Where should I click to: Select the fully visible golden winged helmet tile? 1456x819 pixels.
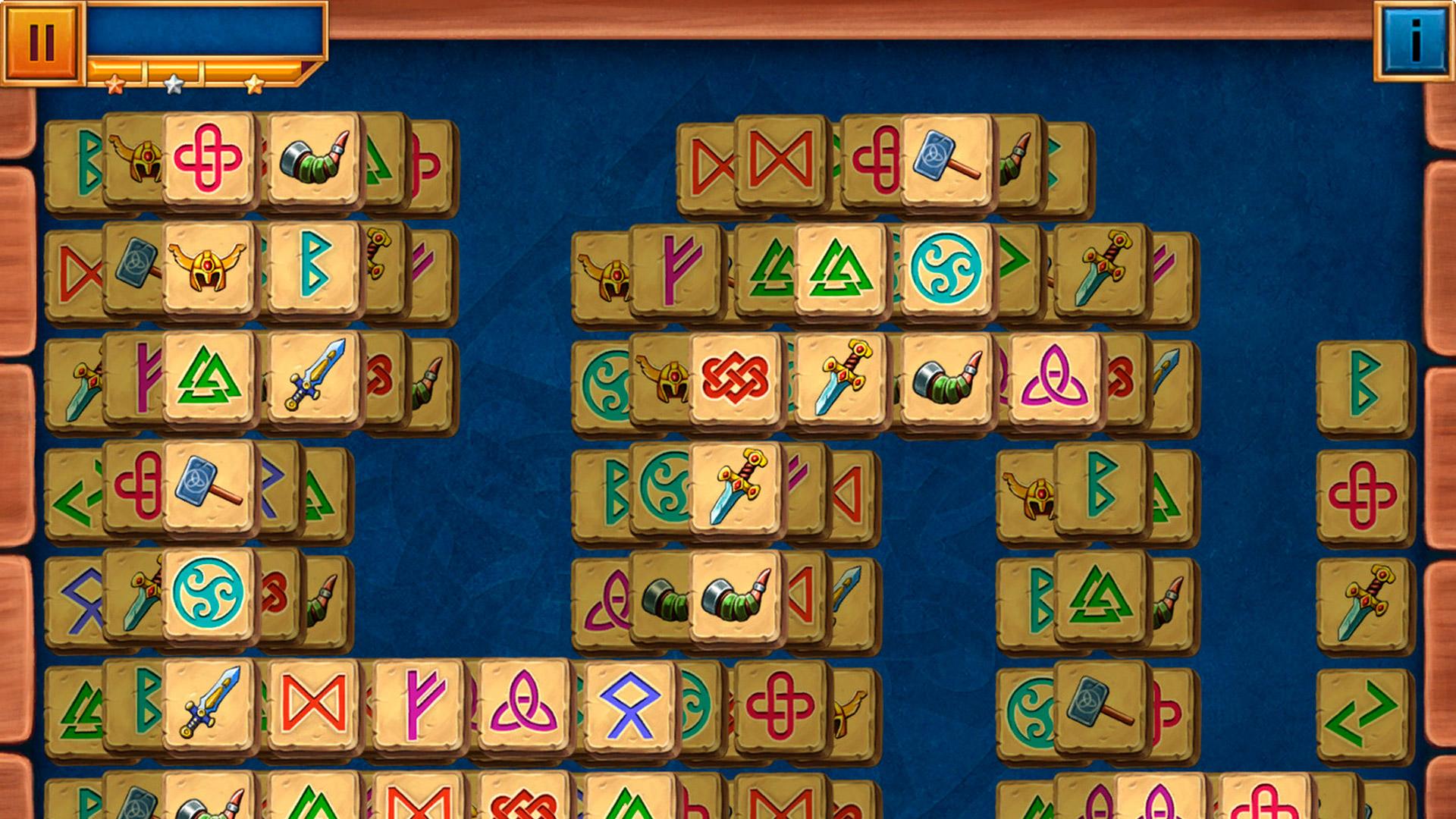[x=207, y=267]
